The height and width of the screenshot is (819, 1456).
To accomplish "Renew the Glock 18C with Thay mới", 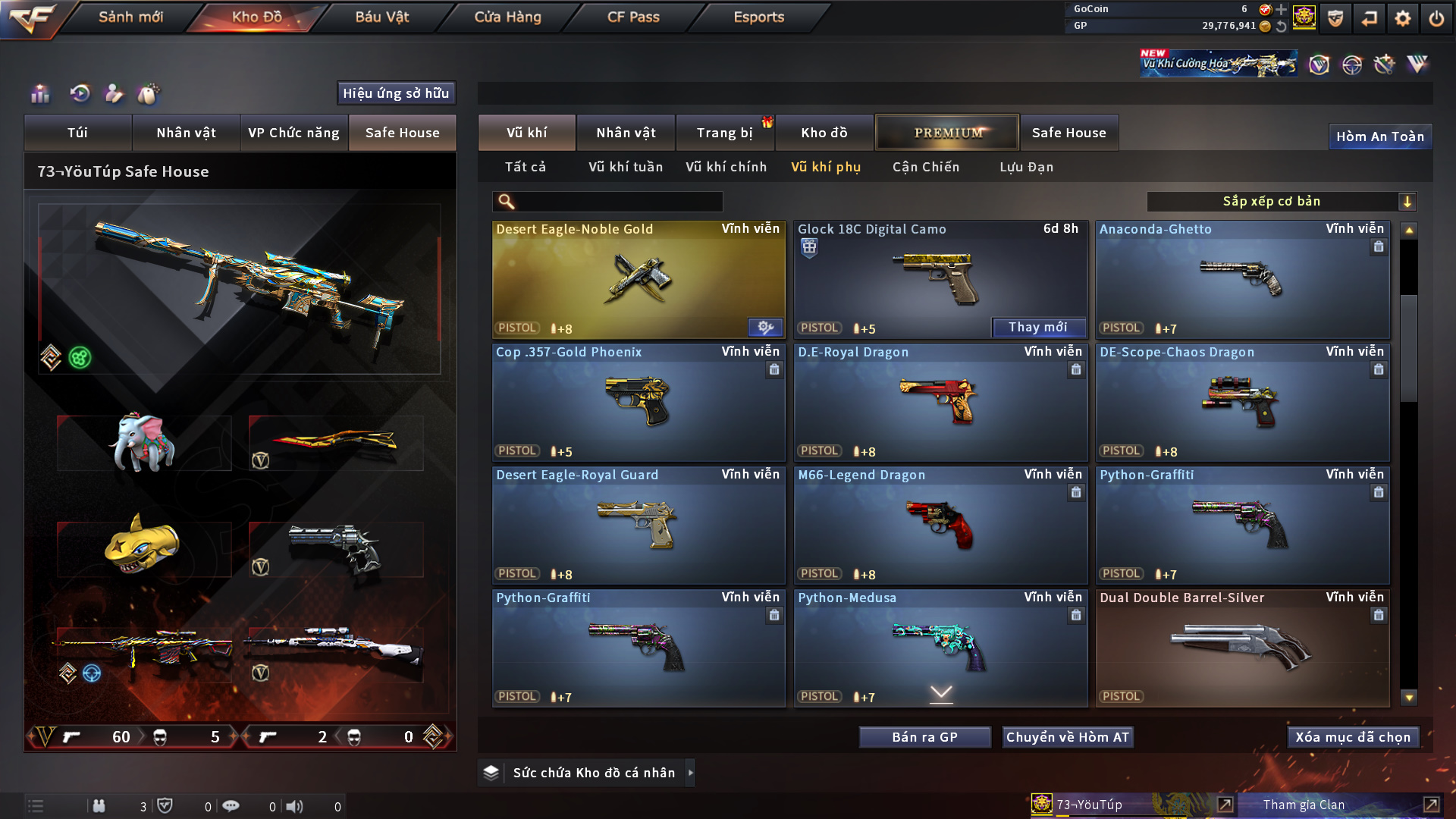I will [x=1037, y=327].
